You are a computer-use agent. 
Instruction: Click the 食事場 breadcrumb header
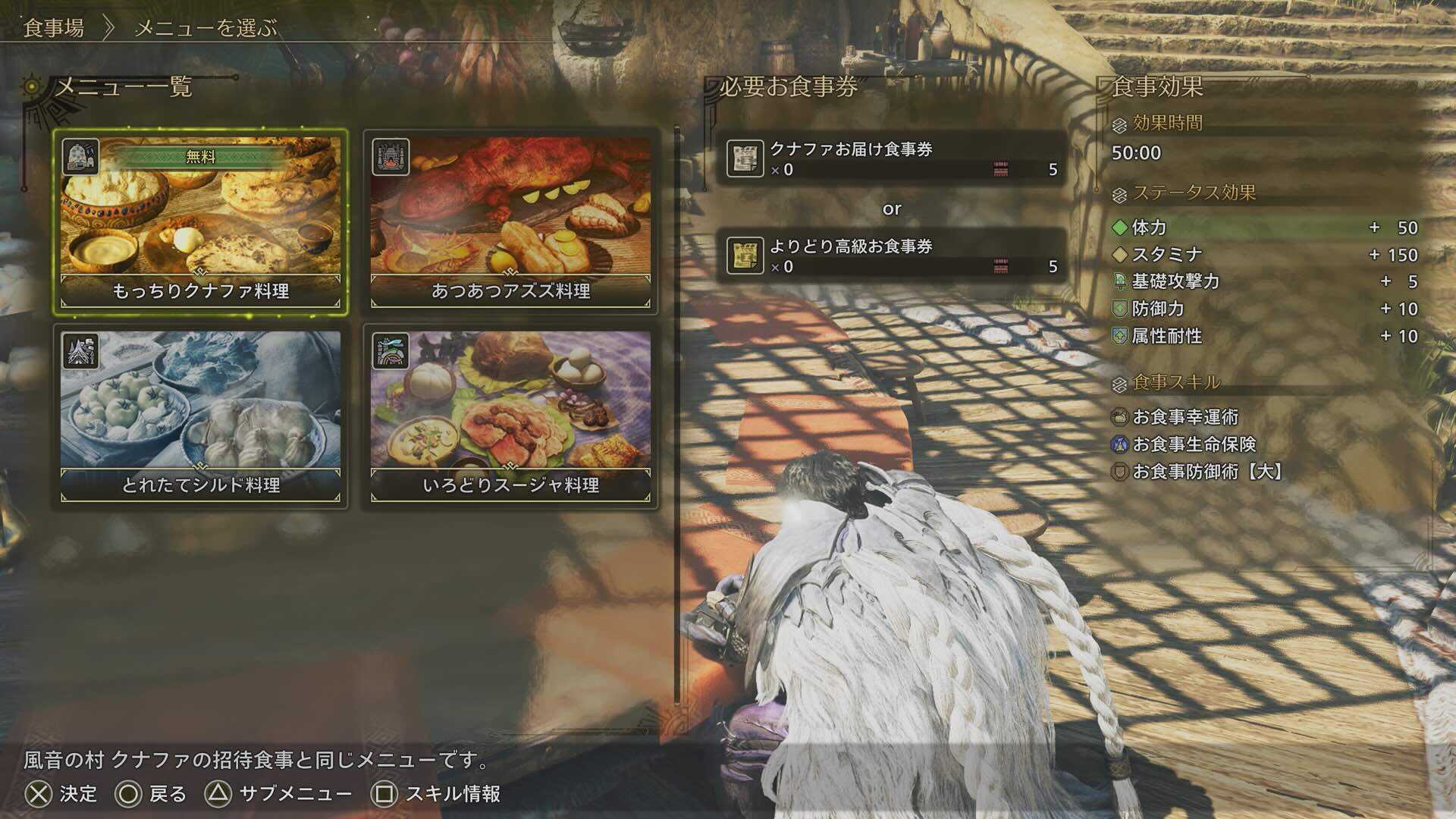point(52,28)
